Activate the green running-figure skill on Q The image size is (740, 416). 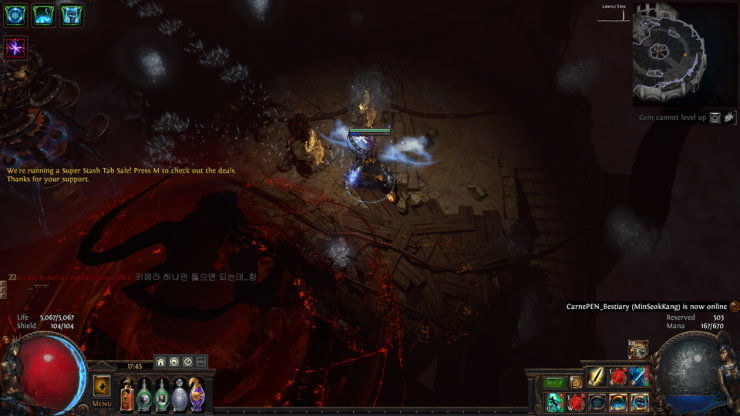pyautogui.click(x=555, y=402)
